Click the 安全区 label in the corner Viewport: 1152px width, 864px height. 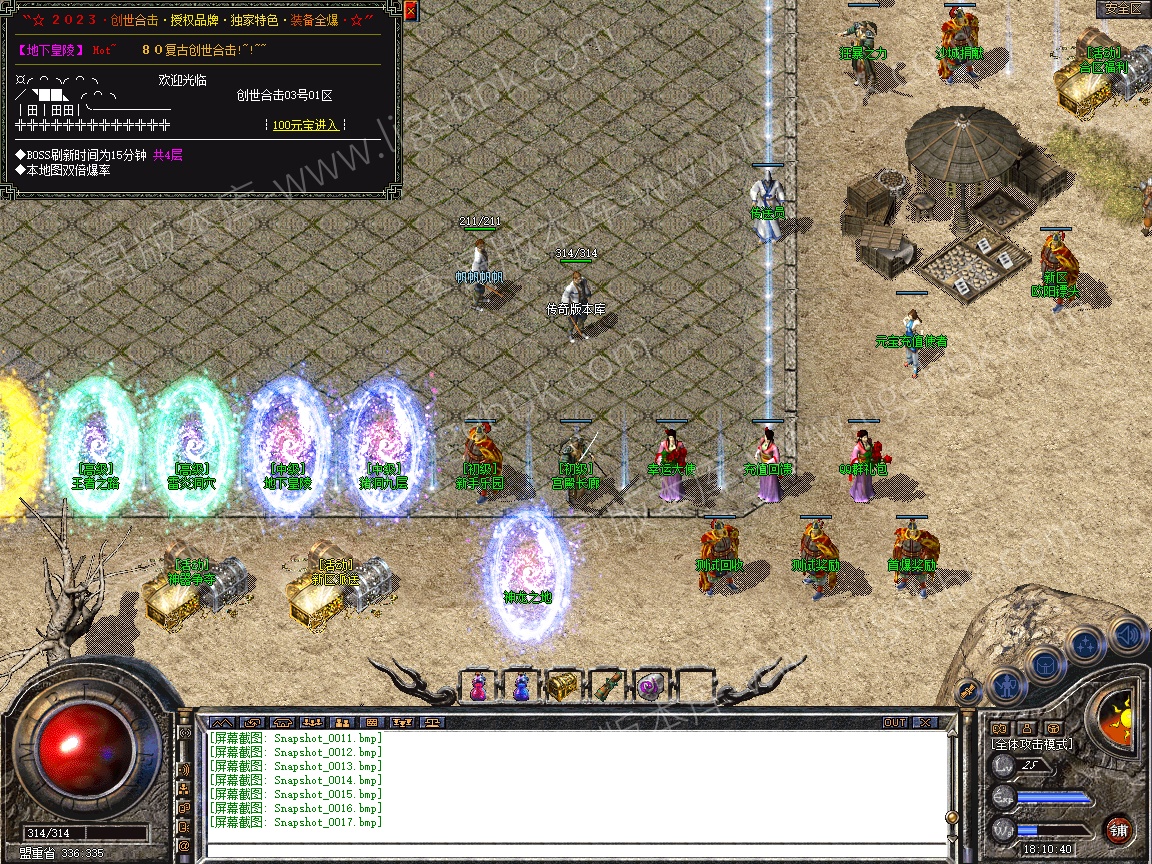click(1122, 9)
